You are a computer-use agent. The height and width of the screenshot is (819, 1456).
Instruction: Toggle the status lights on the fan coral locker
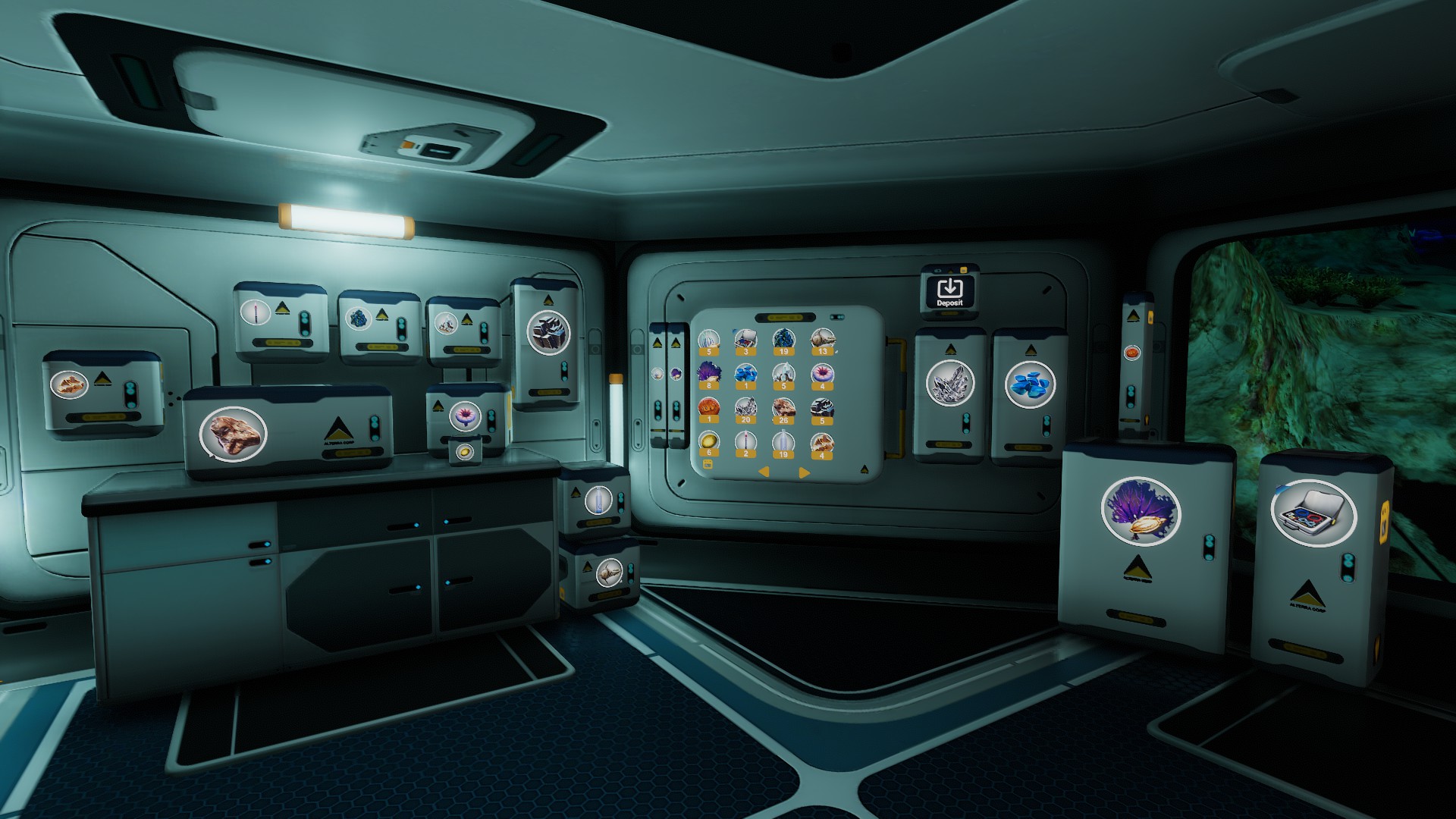point(1209,547)
